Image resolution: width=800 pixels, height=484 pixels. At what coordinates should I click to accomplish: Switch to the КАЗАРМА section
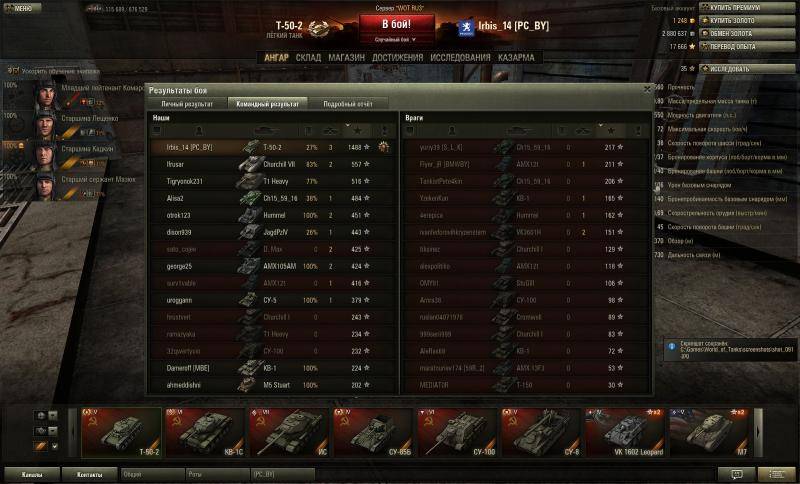pos(516,57)
